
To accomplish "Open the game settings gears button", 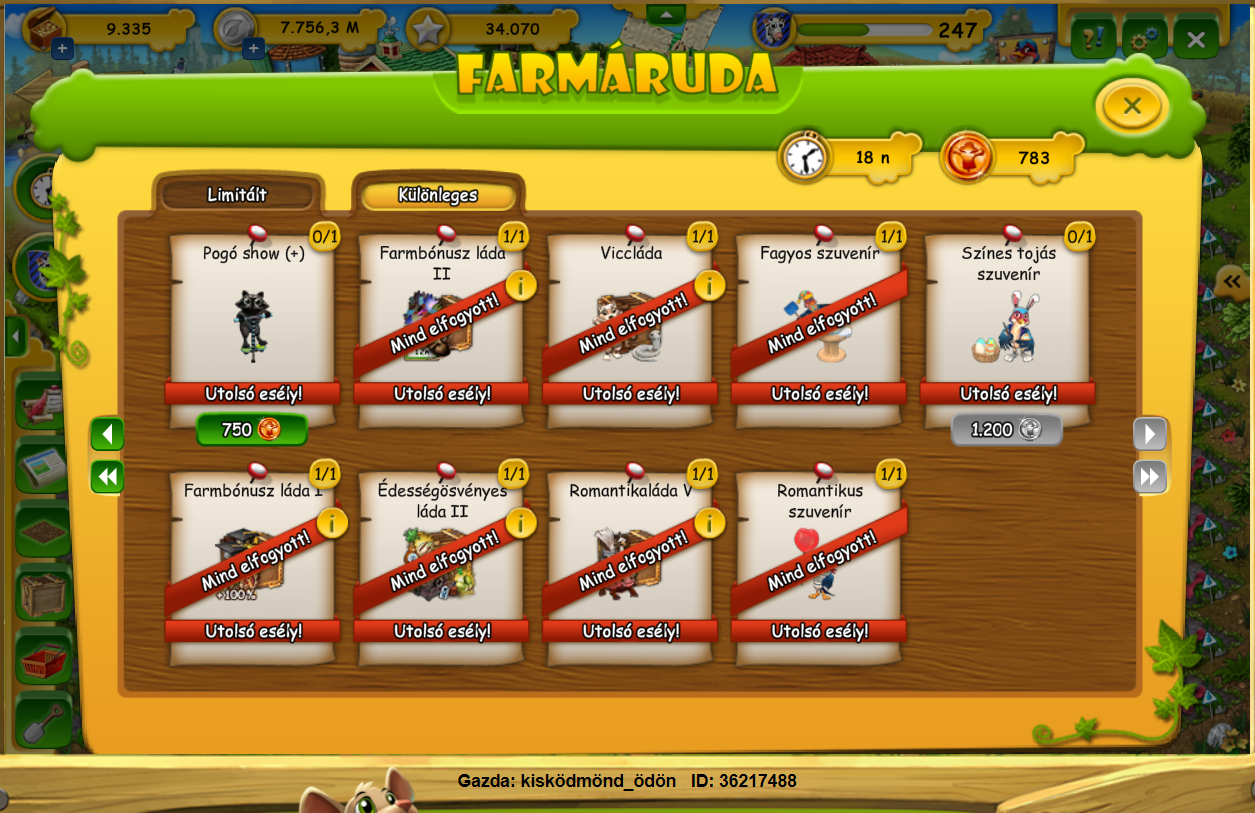I will [1143, 40].
